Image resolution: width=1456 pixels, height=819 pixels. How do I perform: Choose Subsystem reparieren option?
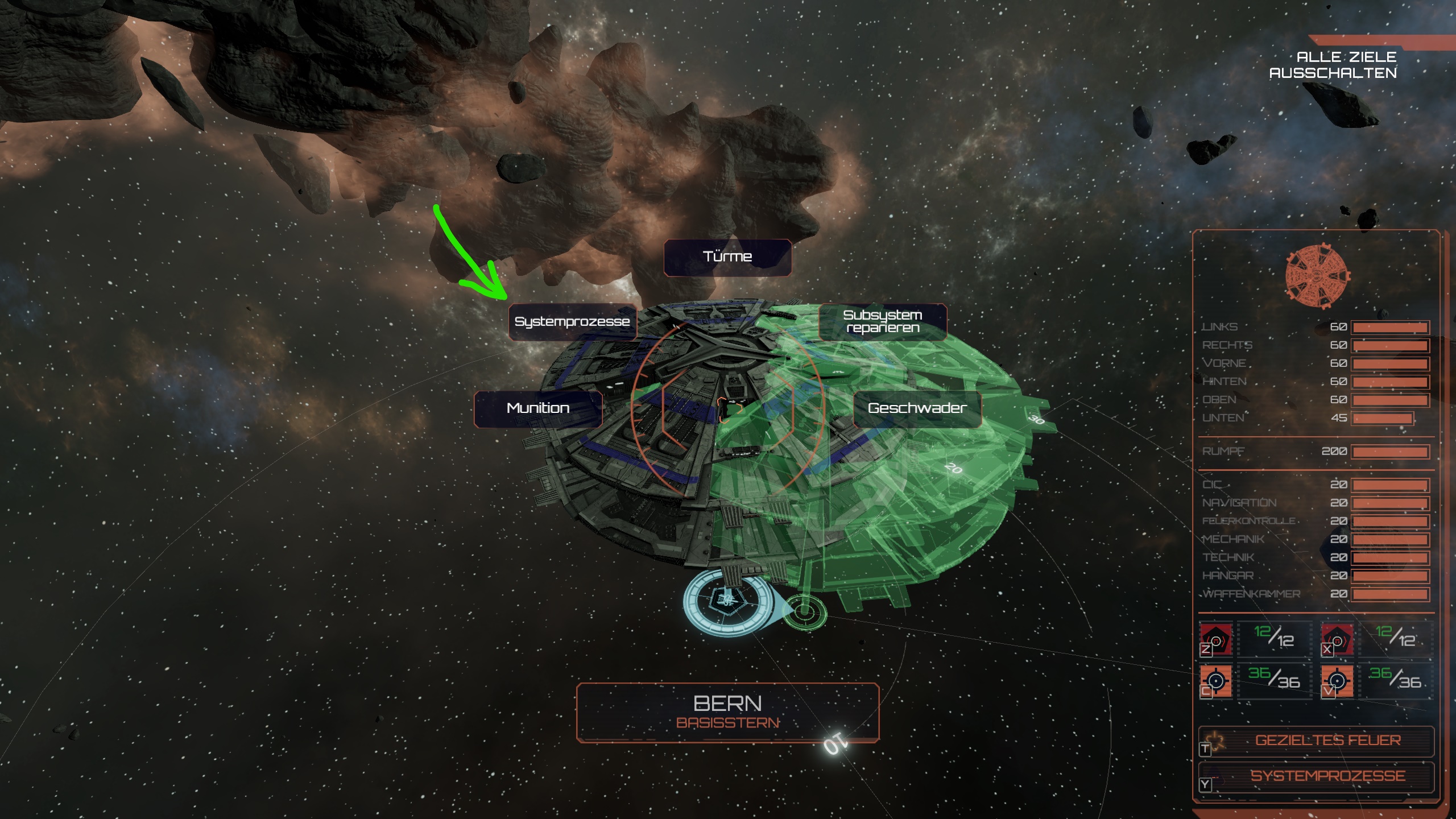[x=883, y=322]
